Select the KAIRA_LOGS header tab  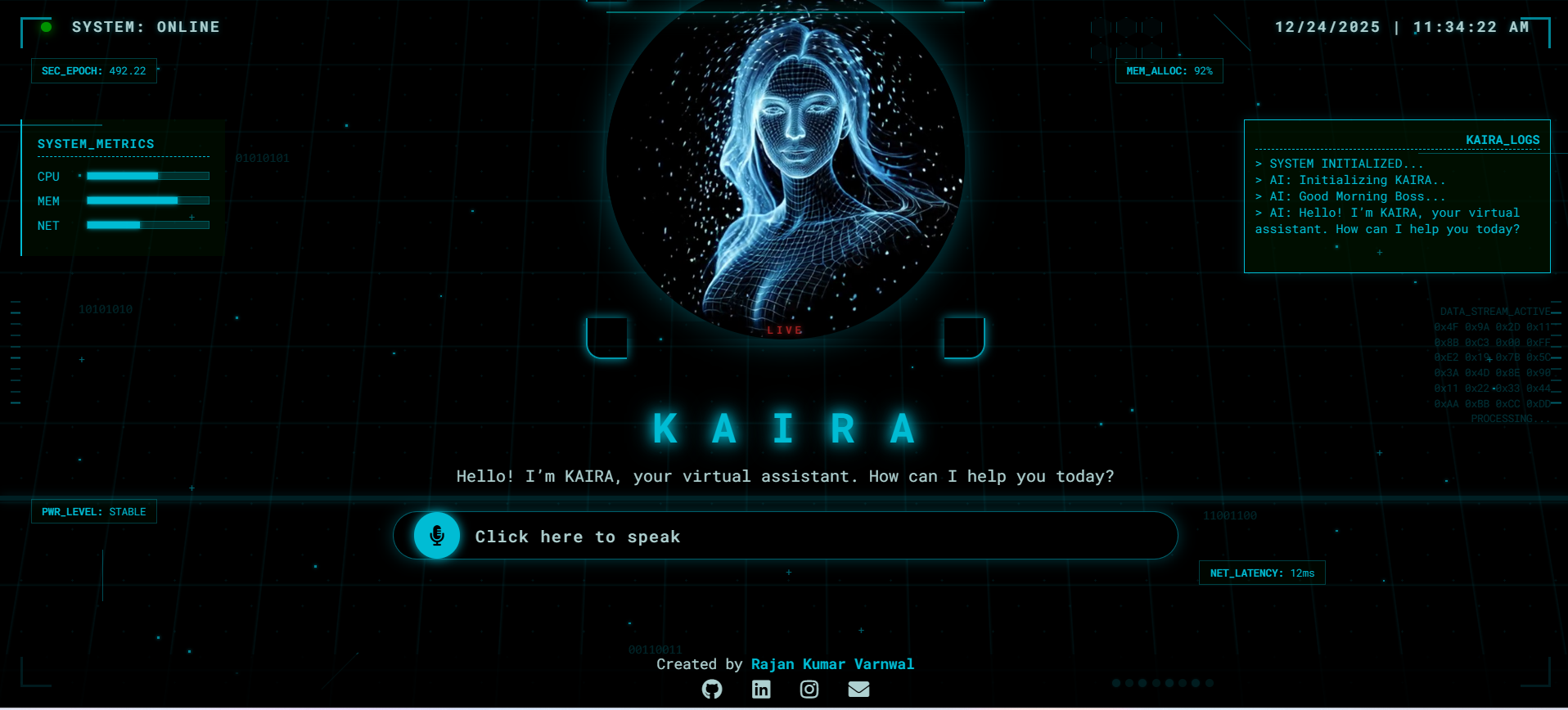(1503, 139)
